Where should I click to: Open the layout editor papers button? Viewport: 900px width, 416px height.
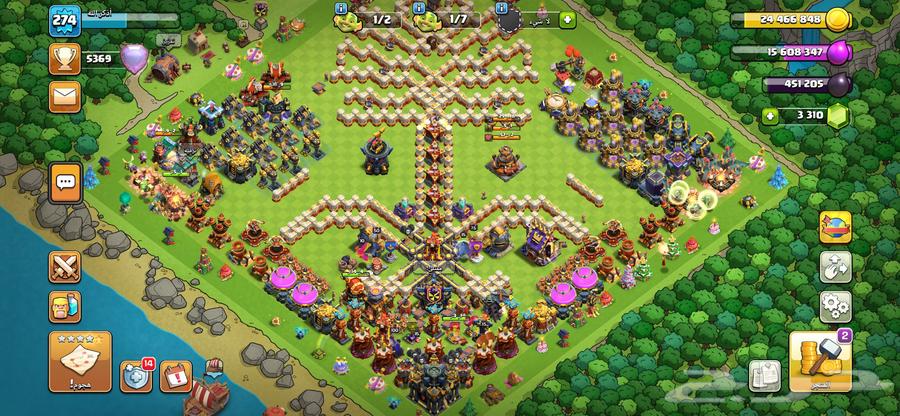(x=762, y=374)
